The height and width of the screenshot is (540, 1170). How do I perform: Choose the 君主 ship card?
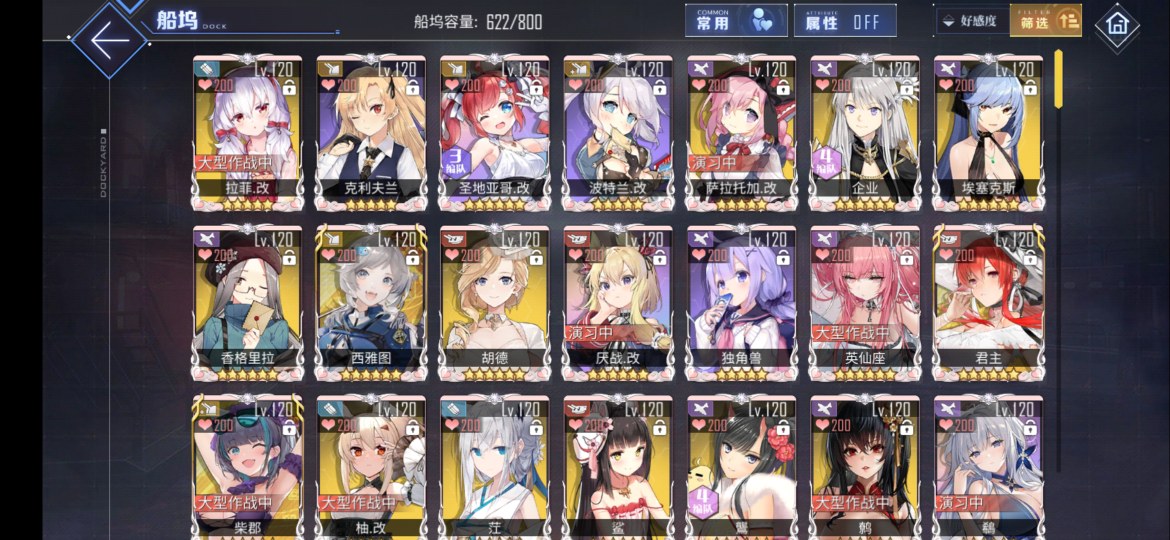coord(988,300)
